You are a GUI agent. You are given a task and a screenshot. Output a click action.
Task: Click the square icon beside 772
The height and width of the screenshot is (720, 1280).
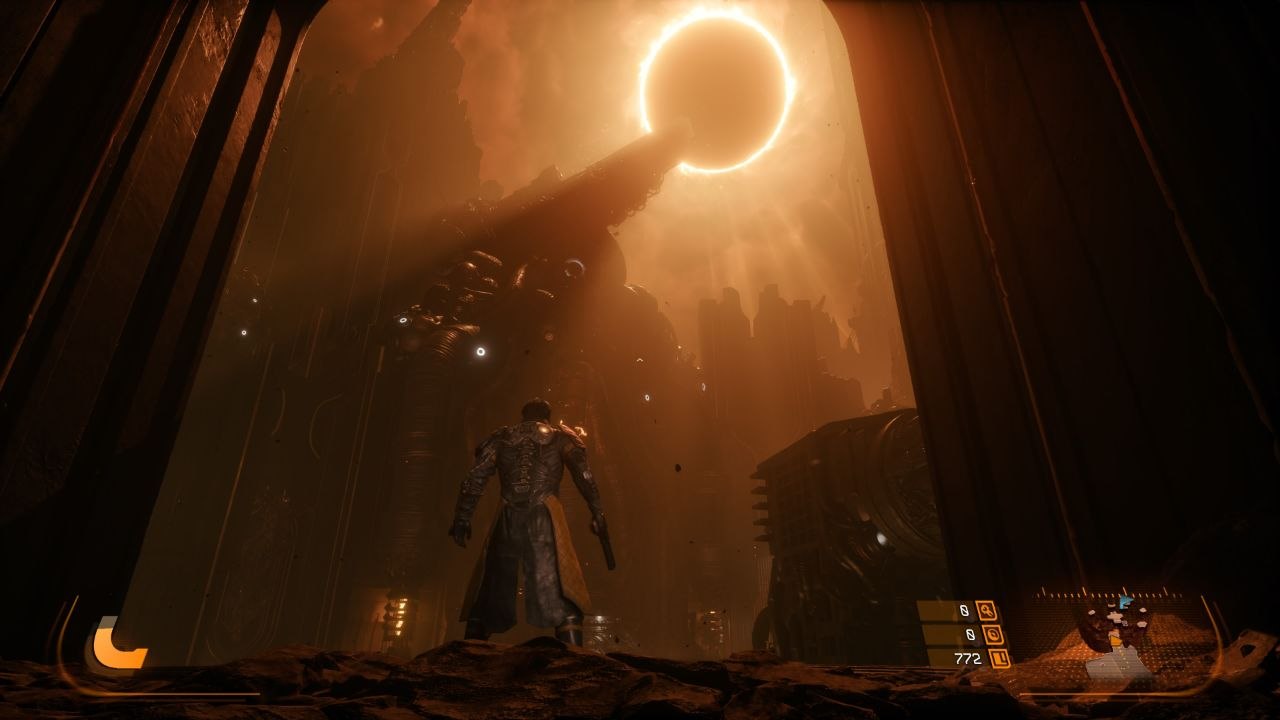point(999,658)
